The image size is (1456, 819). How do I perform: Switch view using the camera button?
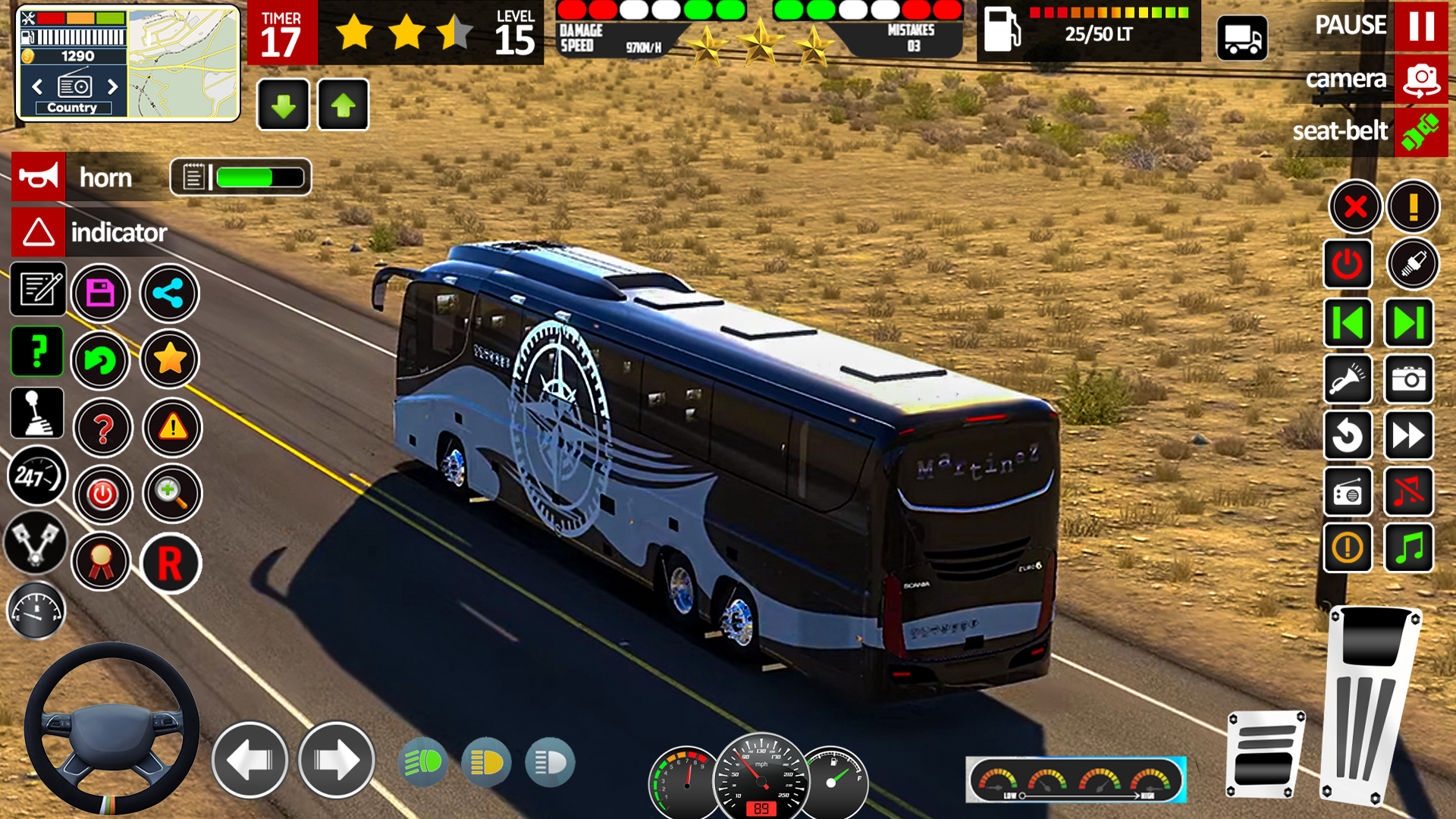coord(1420,79)
